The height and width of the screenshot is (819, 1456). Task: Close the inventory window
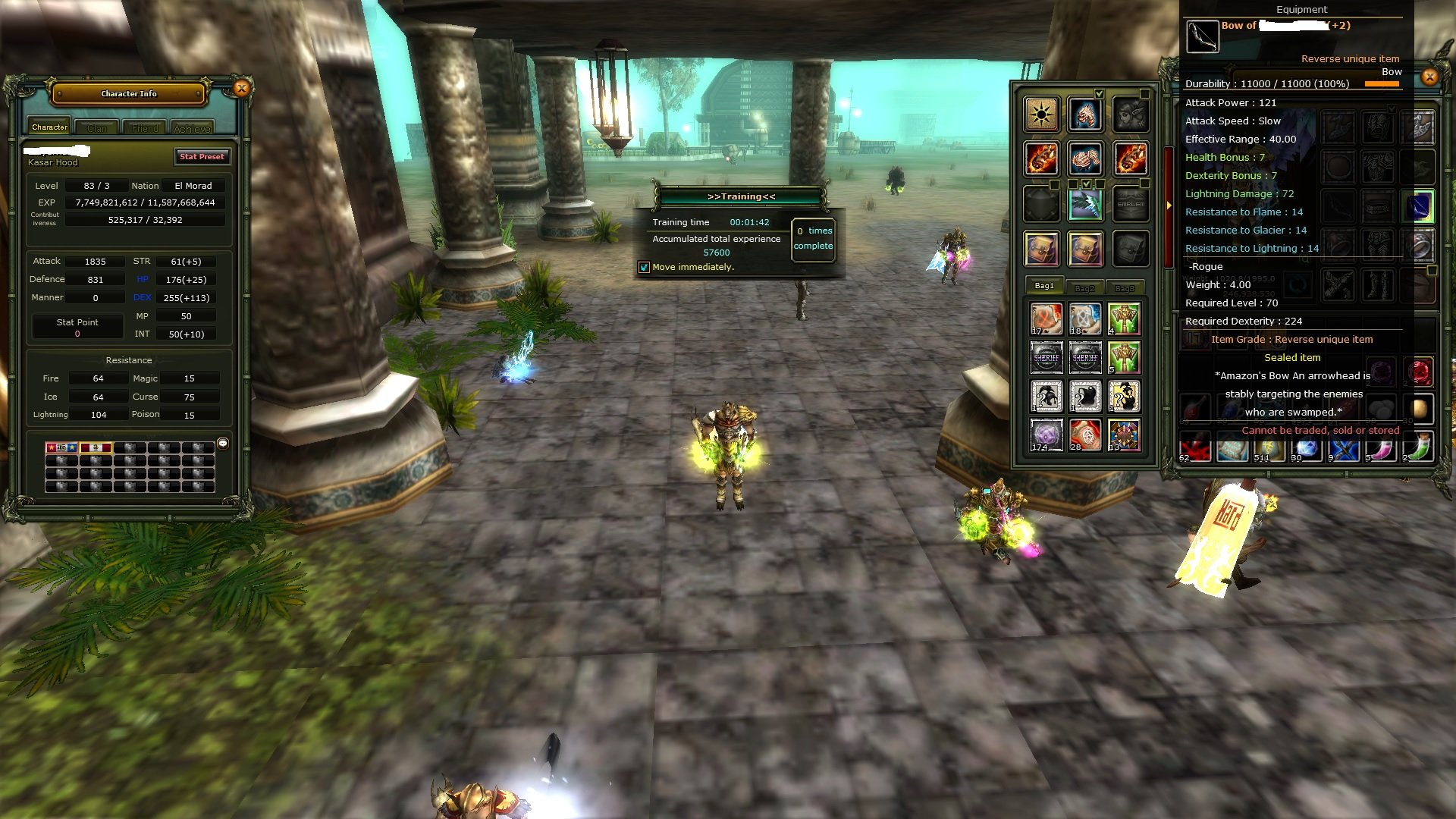click(1429, 77)
